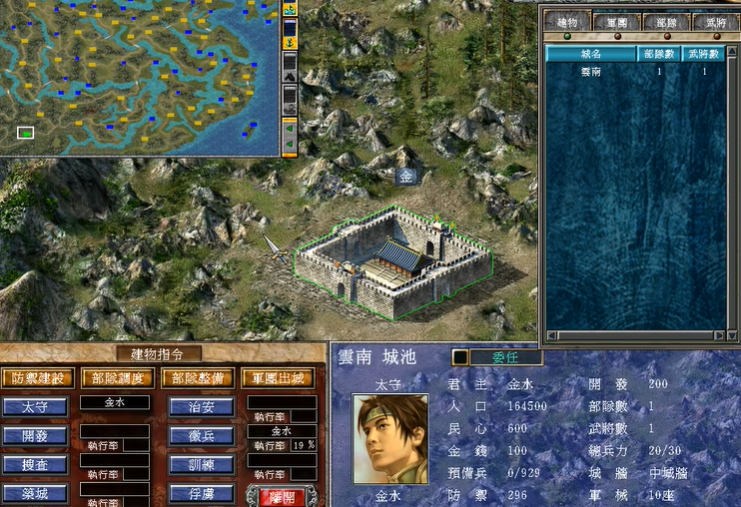
Task: Click the red 離開 leave button
Action: click(281, 494)
